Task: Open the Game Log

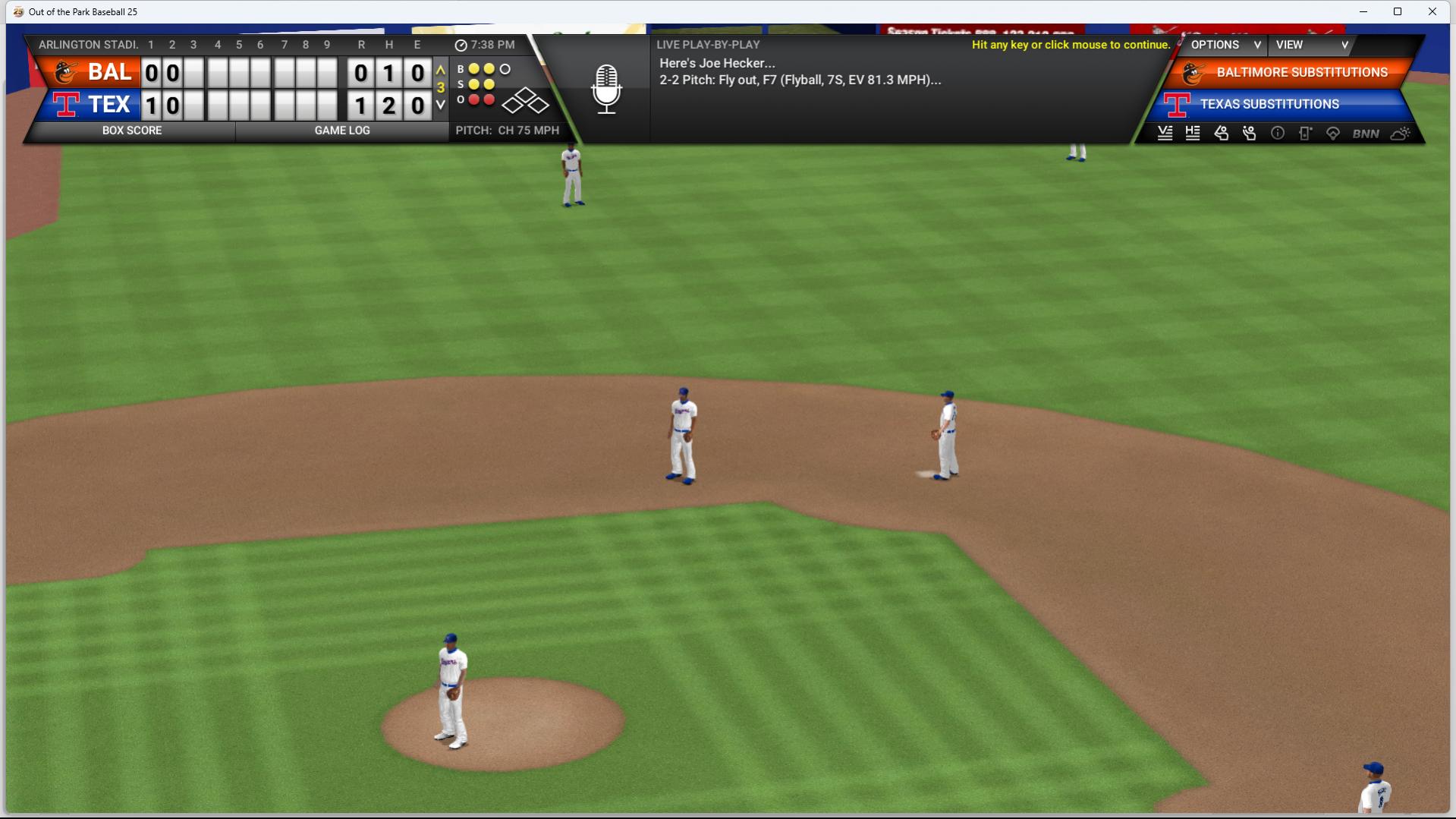Action: click(342, 131)
